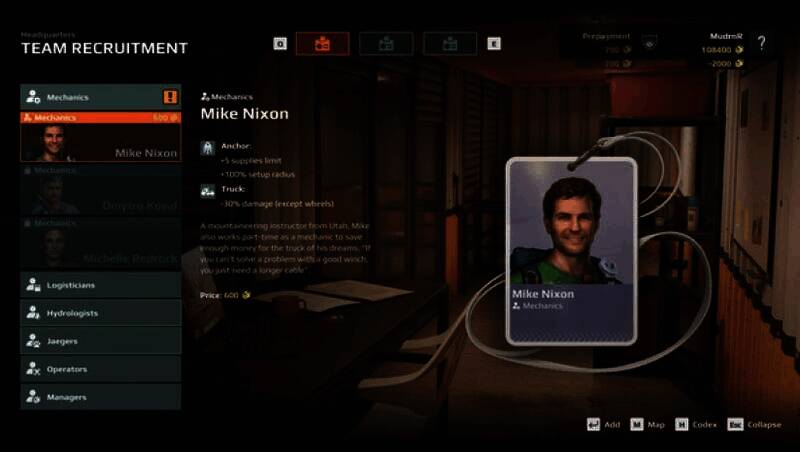
Task: Collapse the recruitment list
Action: click(x=754, y=425)
